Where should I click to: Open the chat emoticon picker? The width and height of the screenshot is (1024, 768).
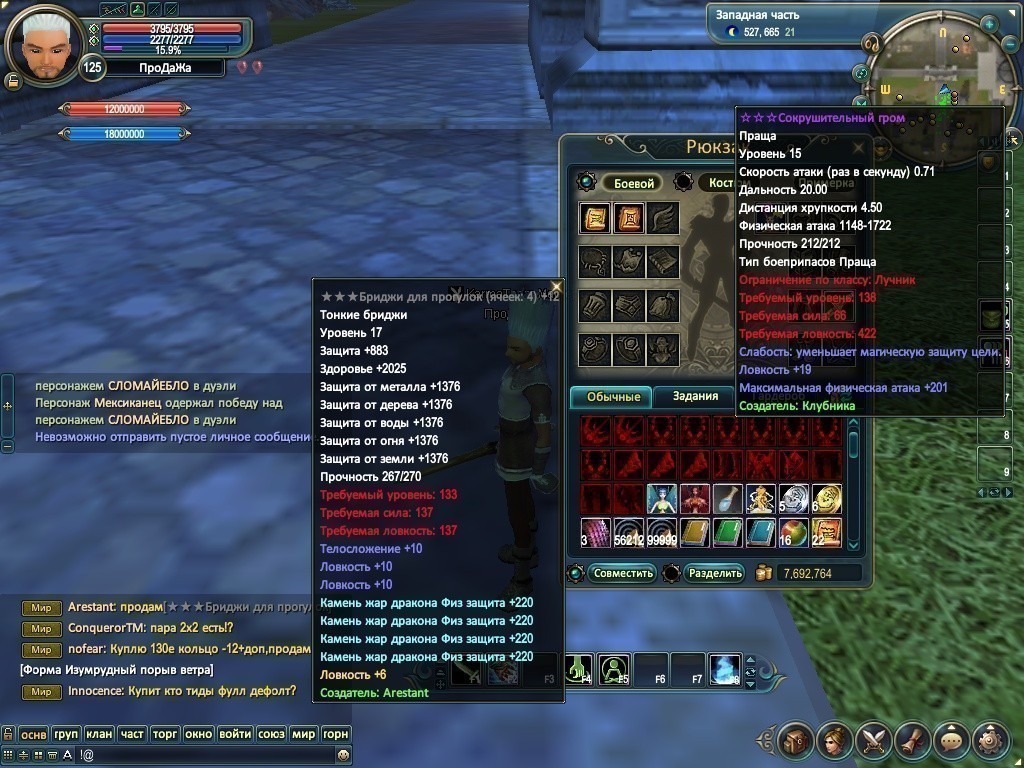343,754
